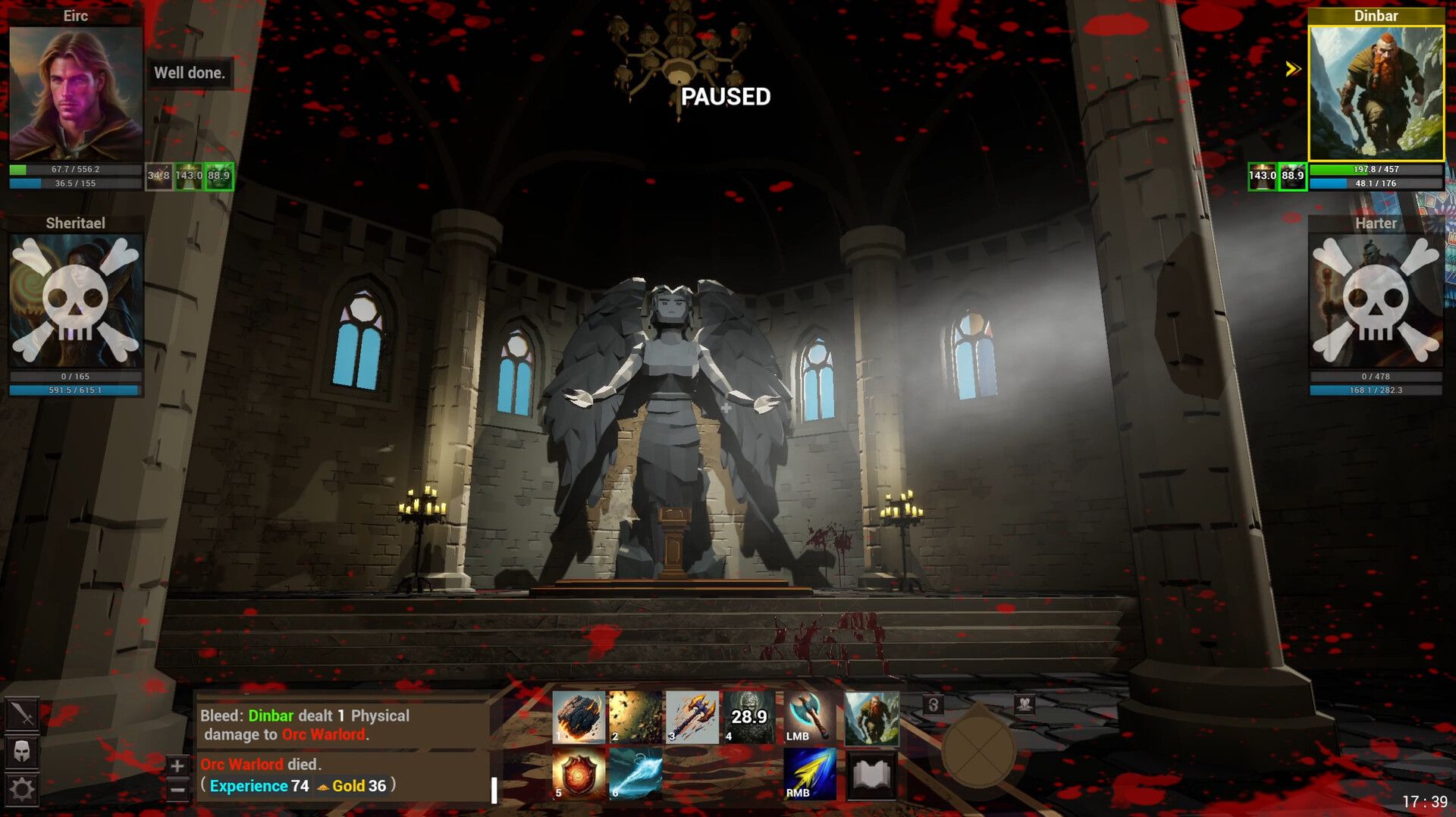Collapse the combat log with the minus button
1456x817 pixels.
coord(177,788)
